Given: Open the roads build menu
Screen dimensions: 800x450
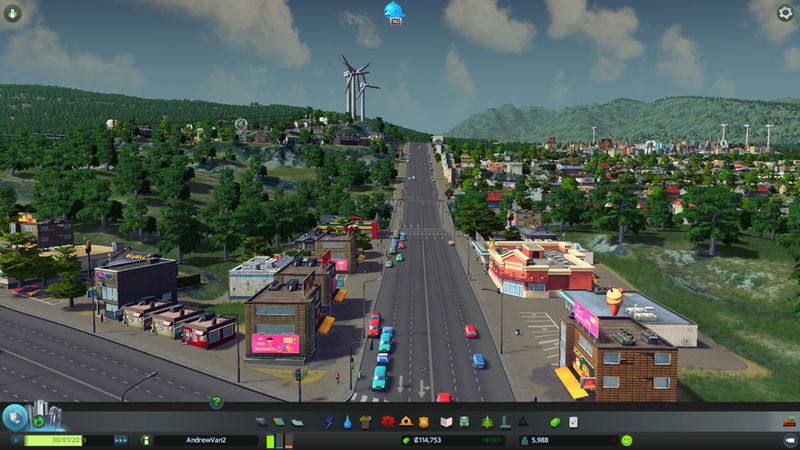Looking at the screenshot, I should pyautogui.click(x=262, y=422).
